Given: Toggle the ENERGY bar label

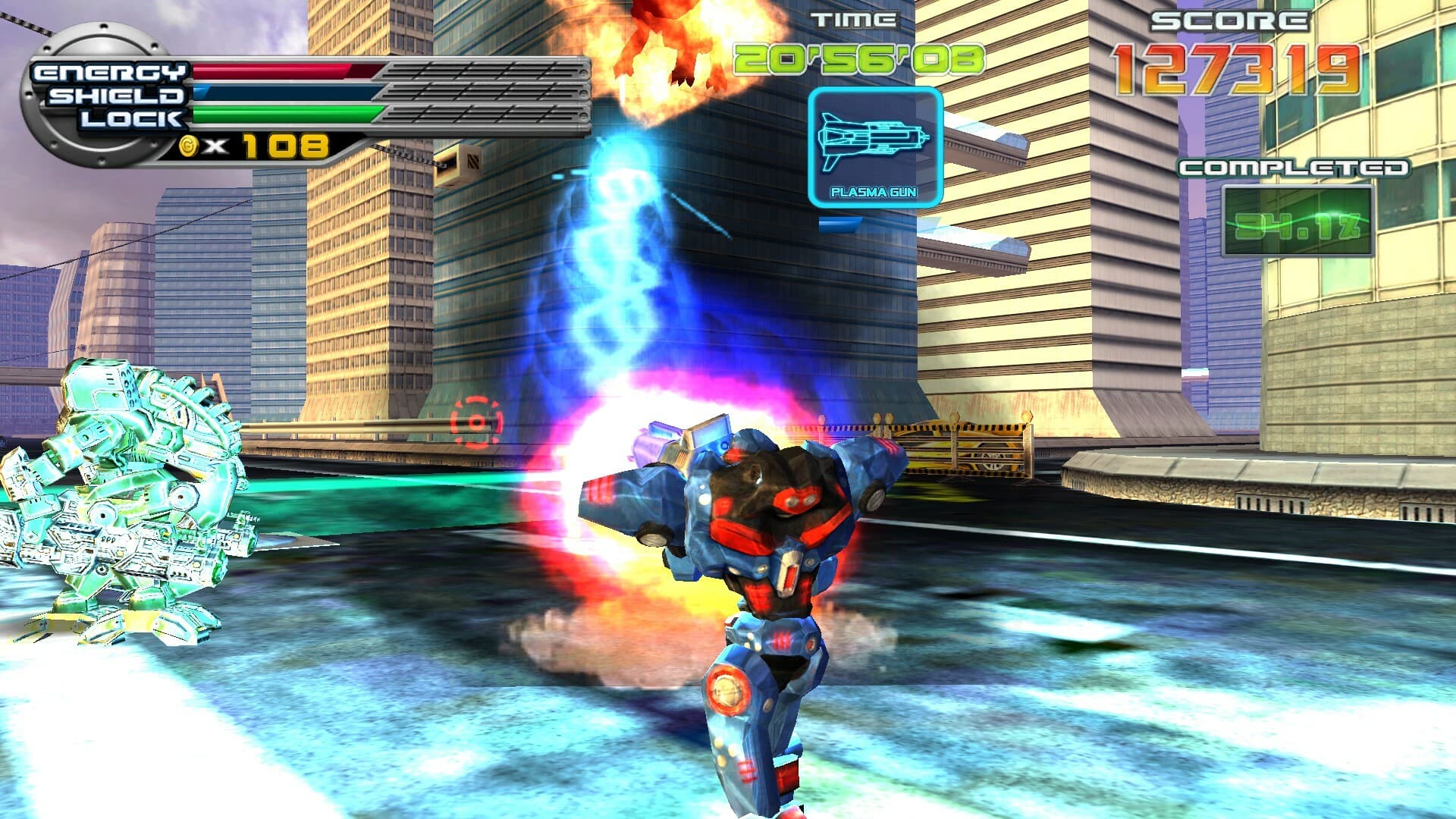Looking at the screenshot, I should 111,72.
